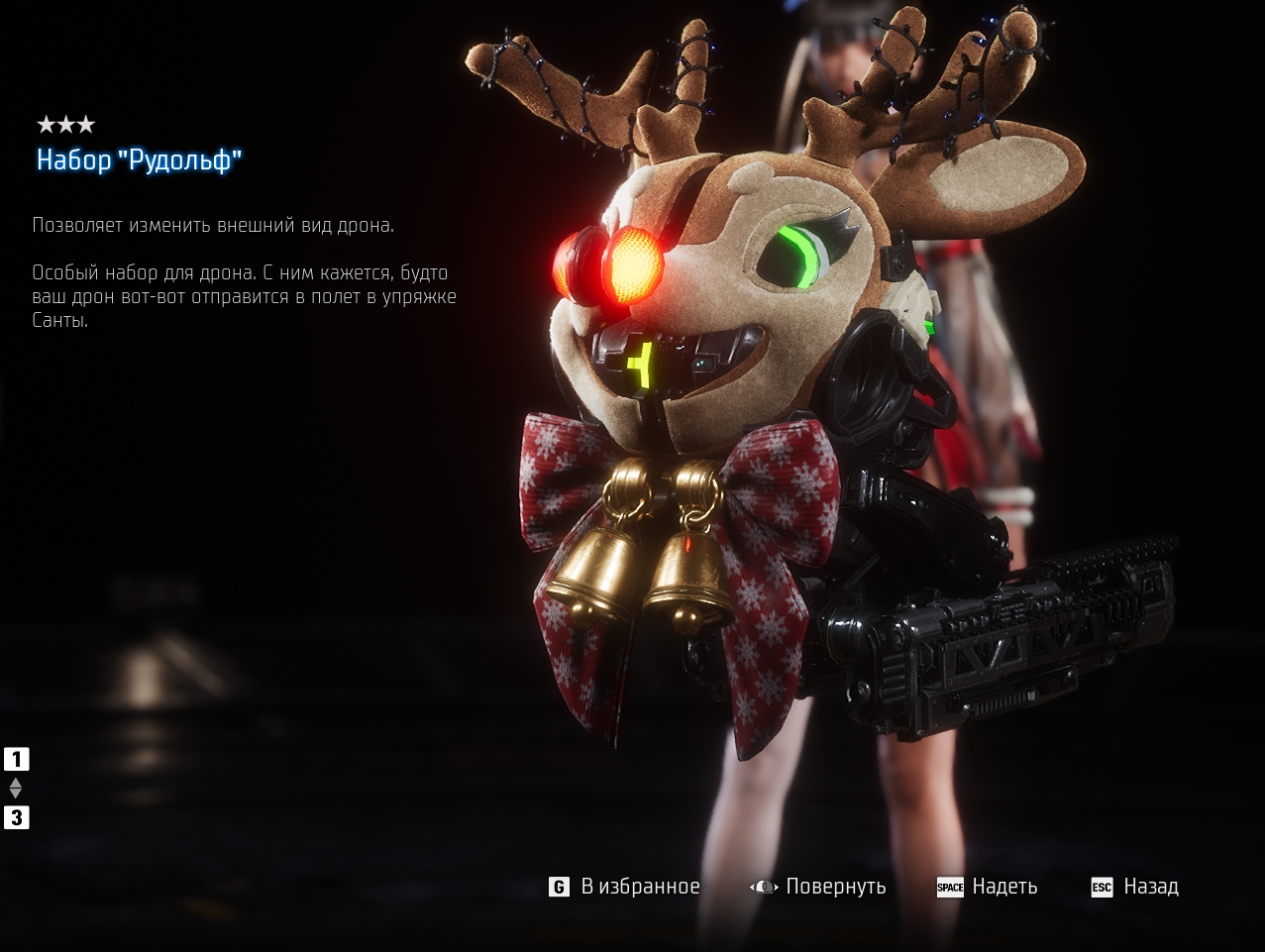Go back with the Назад button
Viewport: 1265px width, 952px height.
pyautogui.click(x=1135, y=887)
